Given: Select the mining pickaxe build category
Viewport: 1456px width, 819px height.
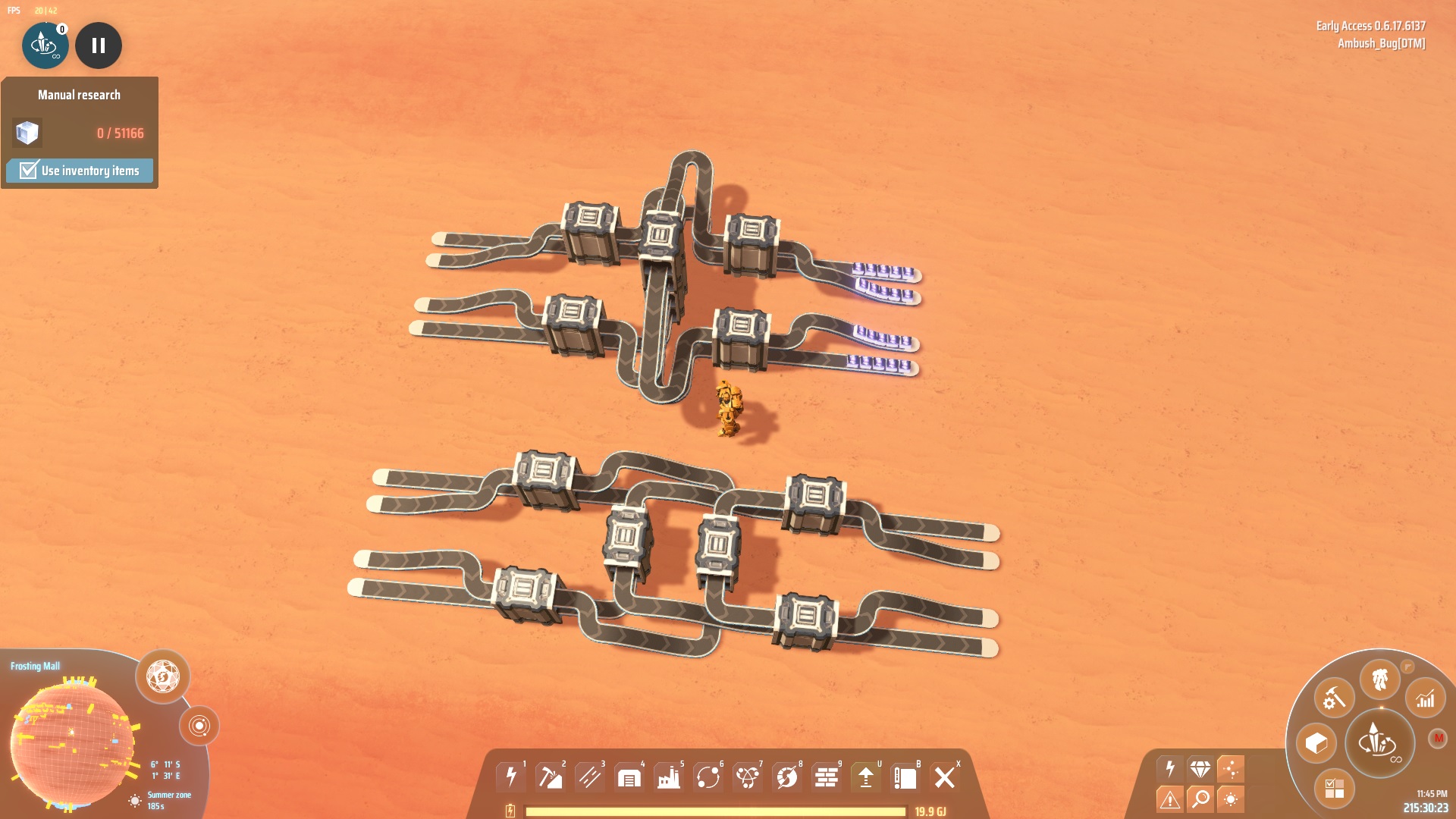Looking at the screenshot, I should pos(551,777).
